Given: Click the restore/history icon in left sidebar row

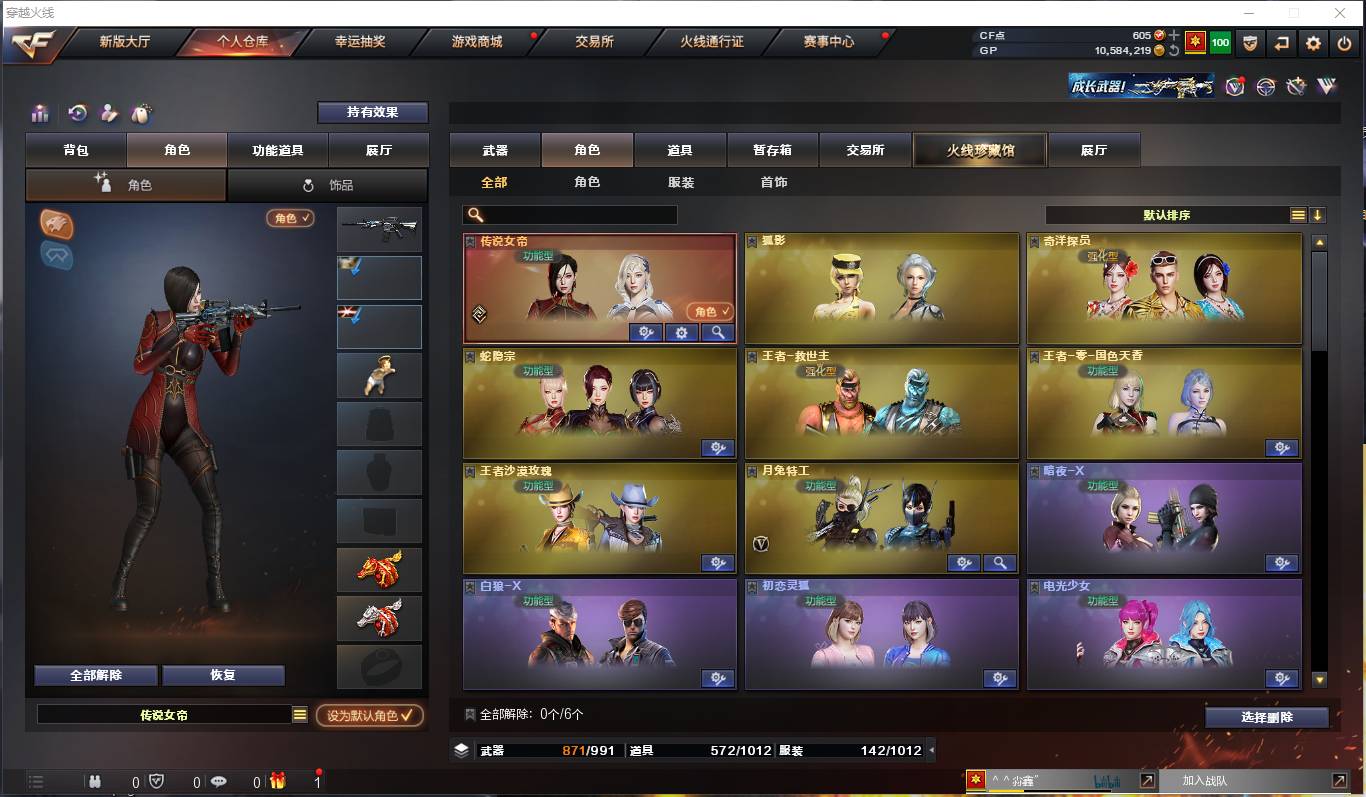Looking at the screenshot, I should 76,112.
